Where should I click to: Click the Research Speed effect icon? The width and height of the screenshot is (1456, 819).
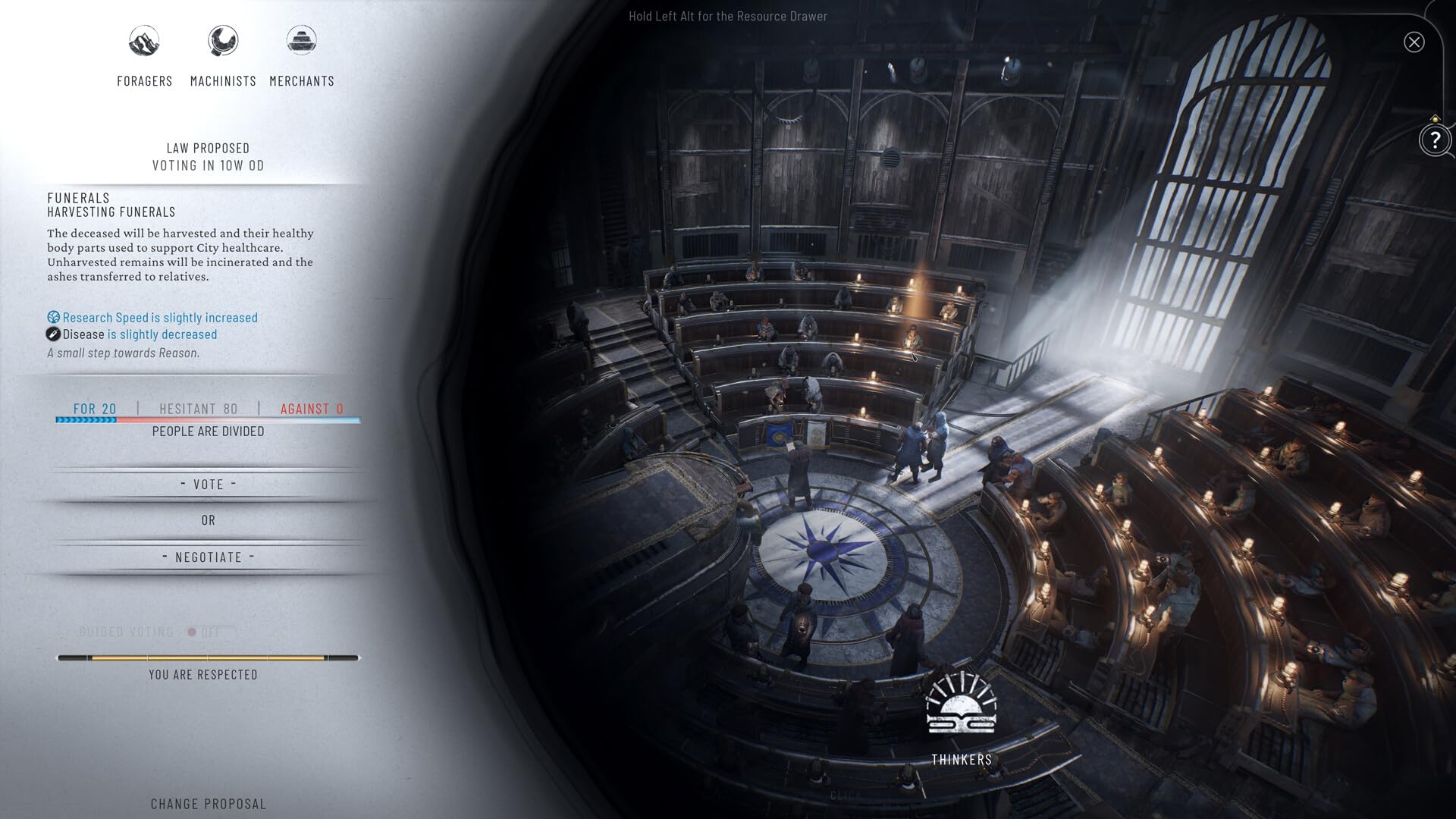(x=54, y=317)
